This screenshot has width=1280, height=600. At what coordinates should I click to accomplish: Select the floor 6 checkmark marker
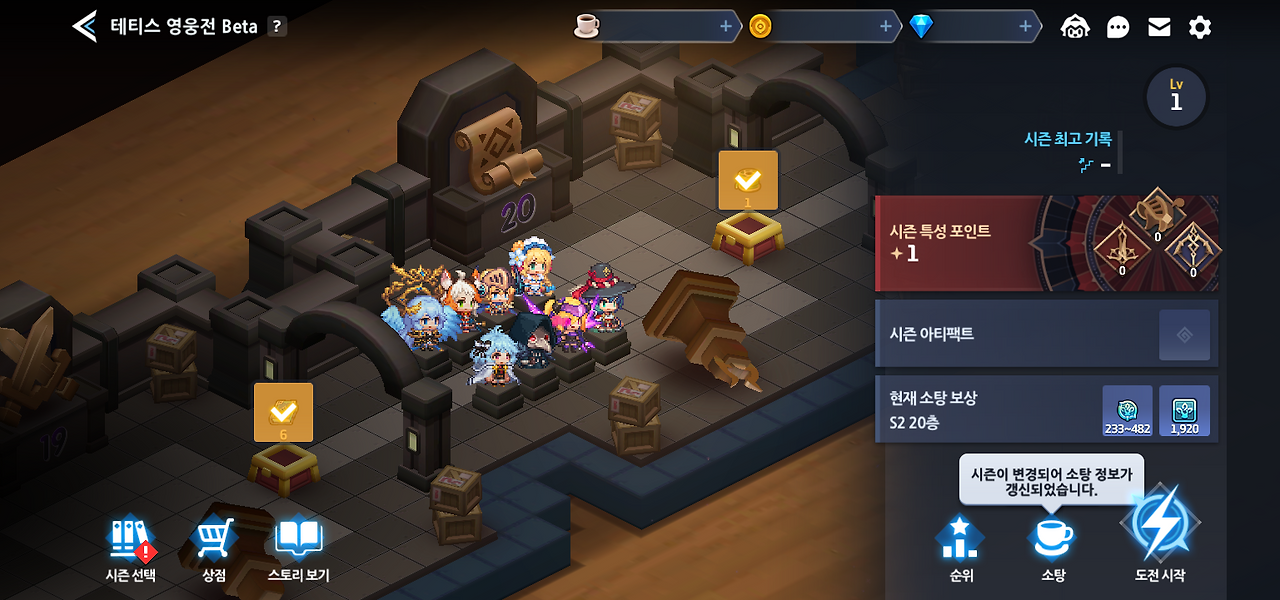(283, 412)
